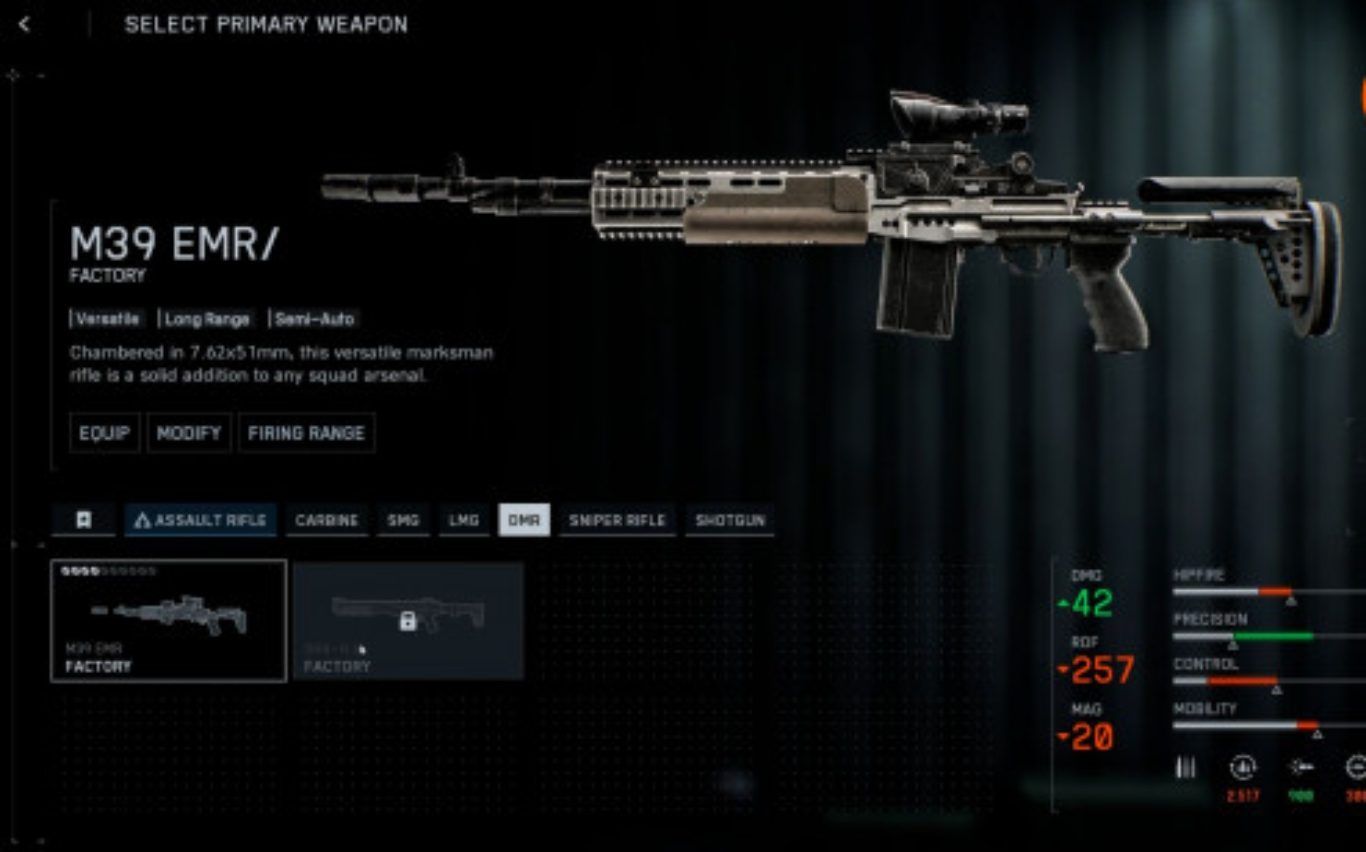The width and height of the screenshot is (1366, 852).
Task: Equip the M39 EMR weapon
Action: point(105,433)
